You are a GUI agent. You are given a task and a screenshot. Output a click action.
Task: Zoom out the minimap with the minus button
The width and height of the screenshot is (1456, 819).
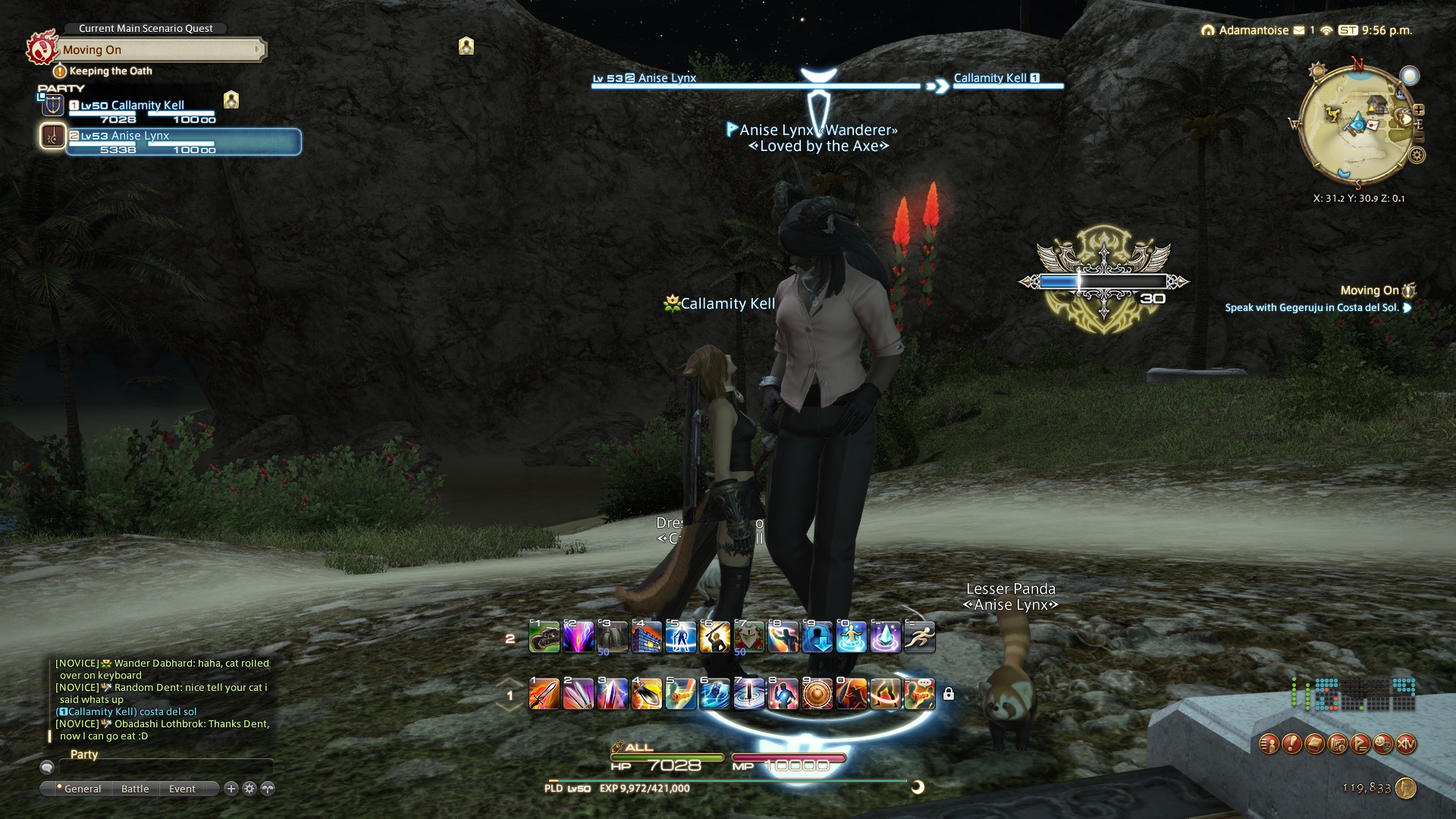pos(1419,138)
